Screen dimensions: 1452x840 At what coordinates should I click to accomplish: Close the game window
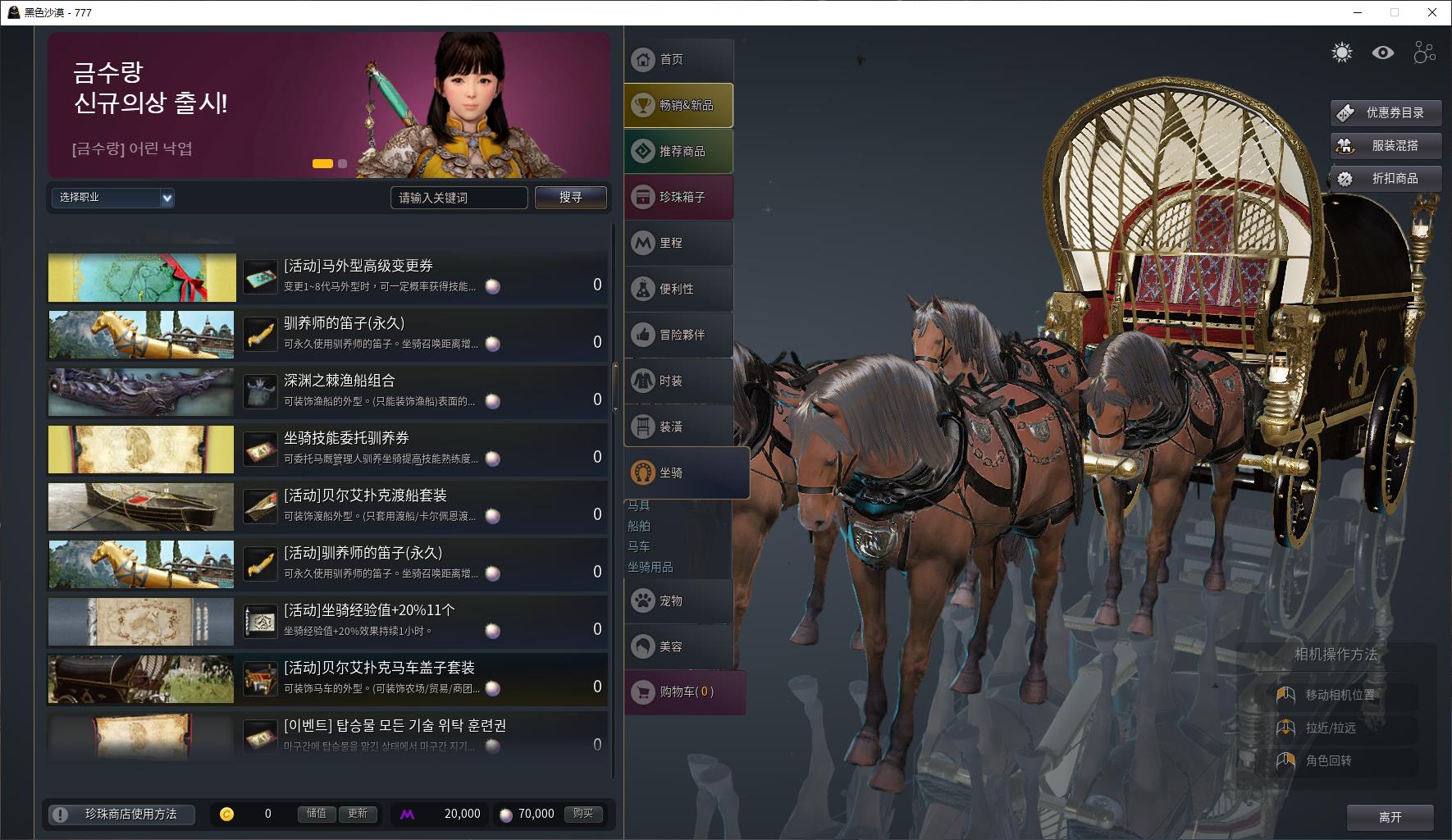click(x=1432, y=12)
